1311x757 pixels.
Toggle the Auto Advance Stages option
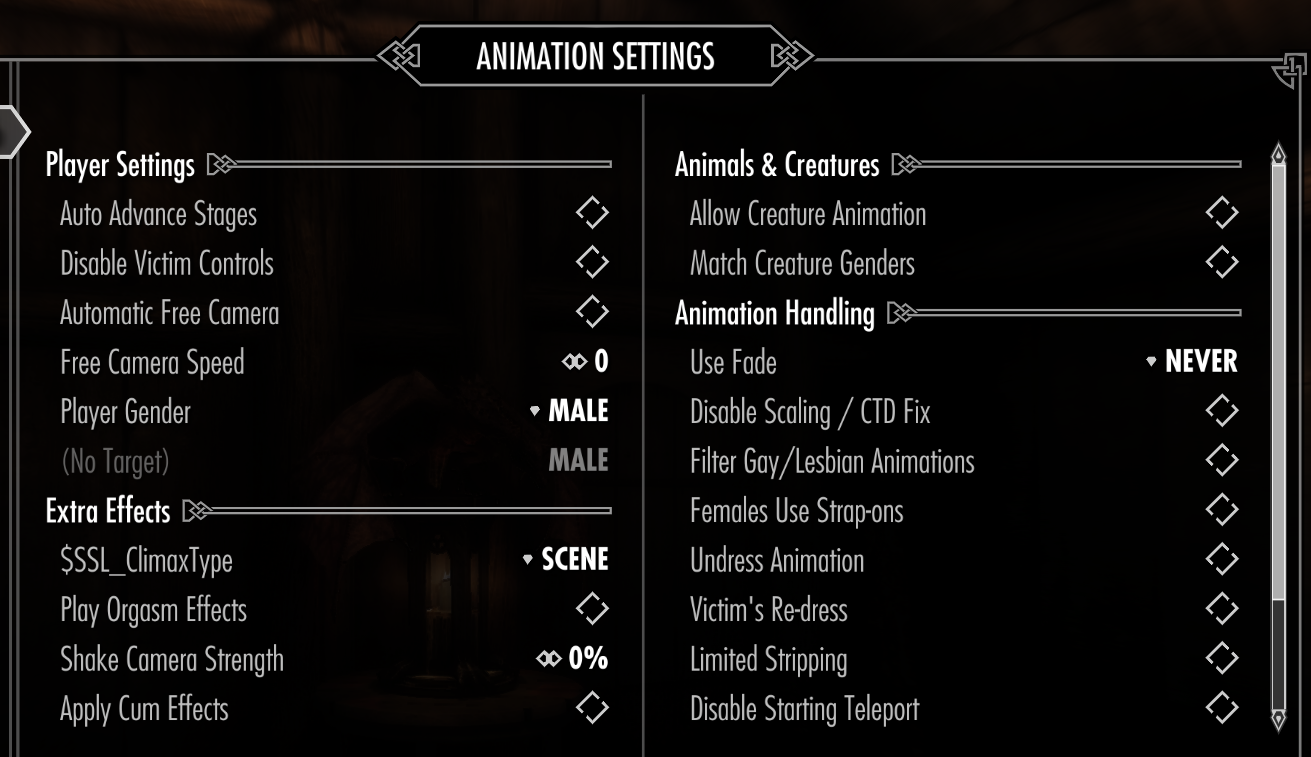(x=592, y=214)
